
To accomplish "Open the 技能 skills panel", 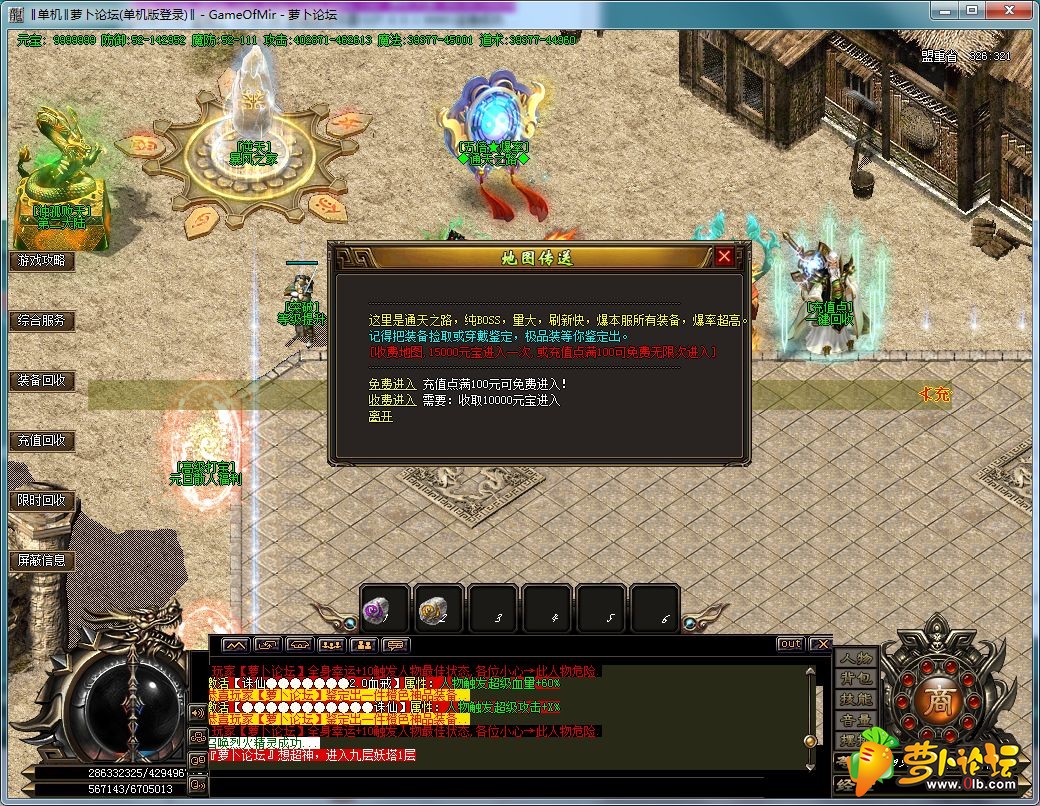I will 855,699.
